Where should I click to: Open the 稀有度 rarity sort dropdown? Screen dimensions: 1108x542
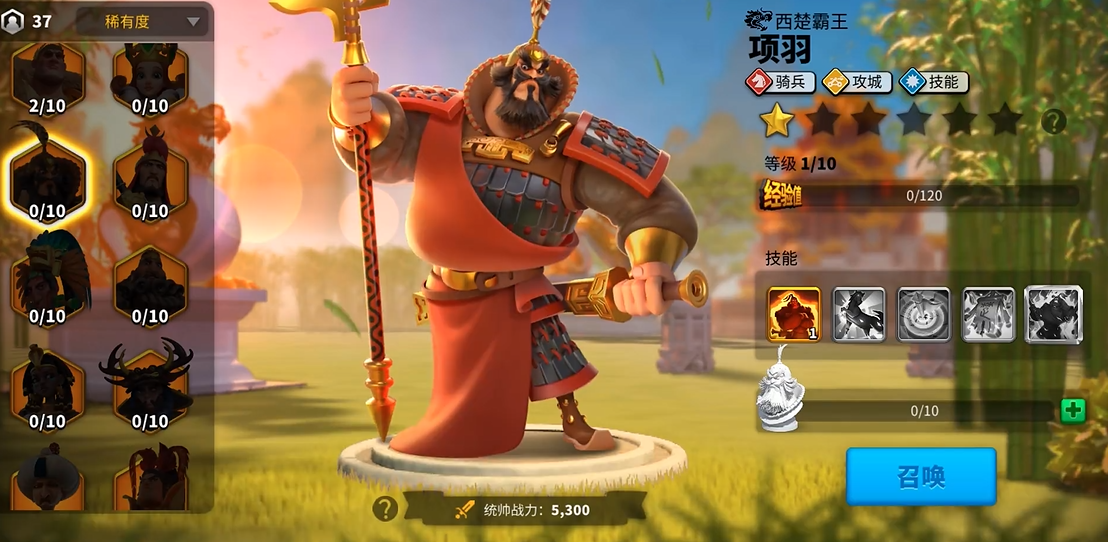pos(140,21)
